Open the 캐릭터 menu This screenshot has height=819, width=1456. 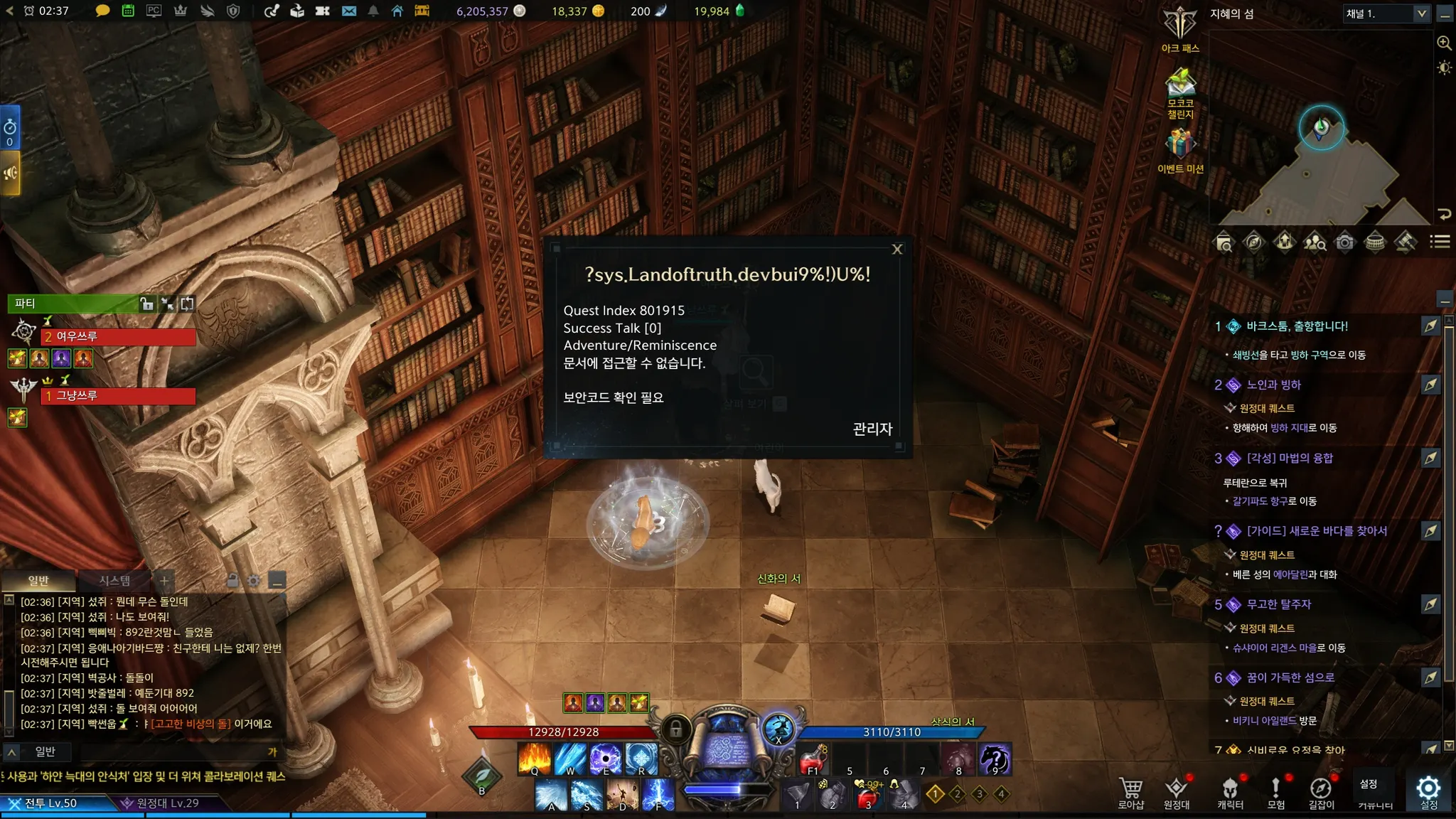[1230, 791]
